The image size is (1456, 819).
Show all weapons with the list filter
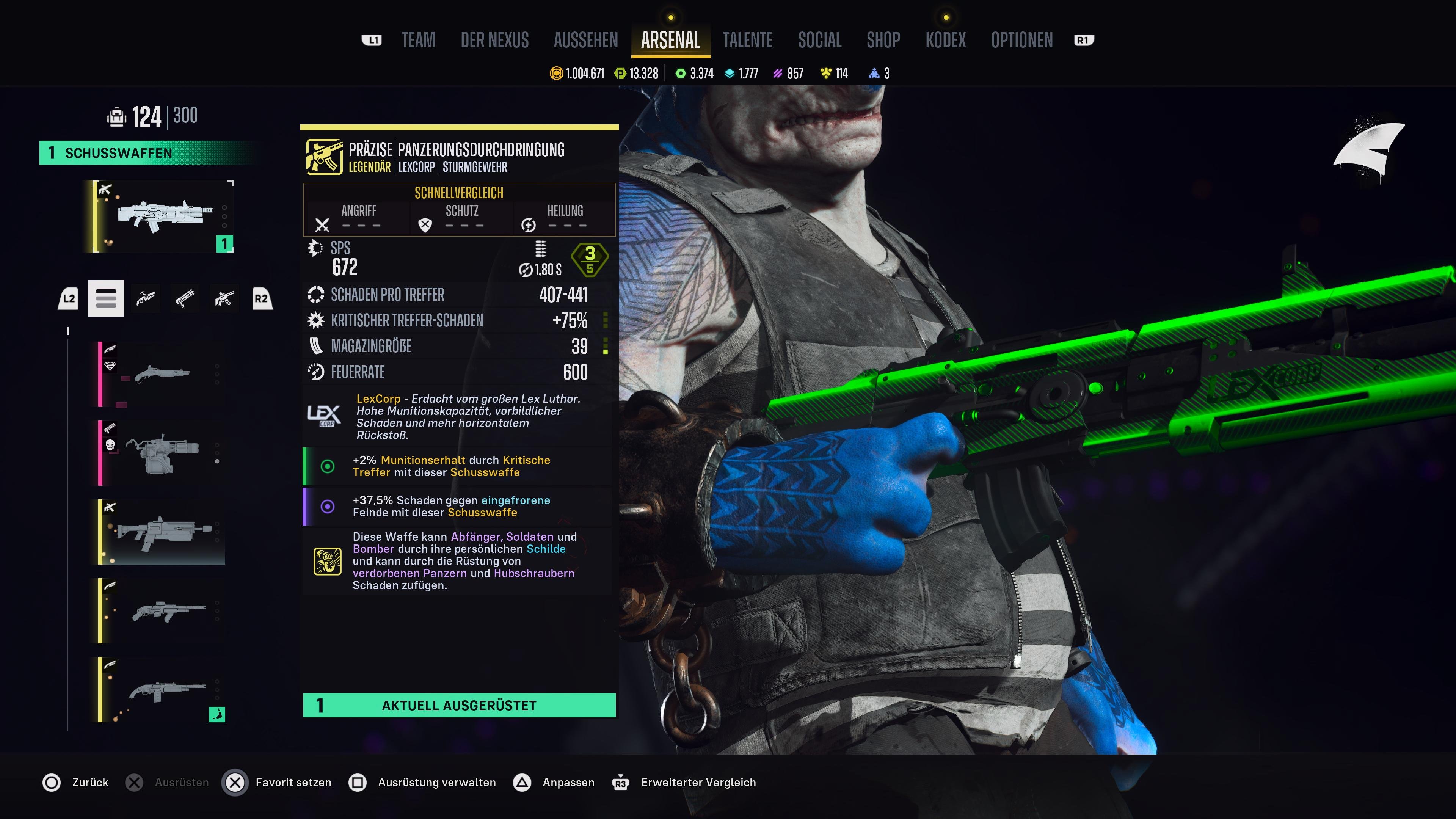click(x=106, y=298)
